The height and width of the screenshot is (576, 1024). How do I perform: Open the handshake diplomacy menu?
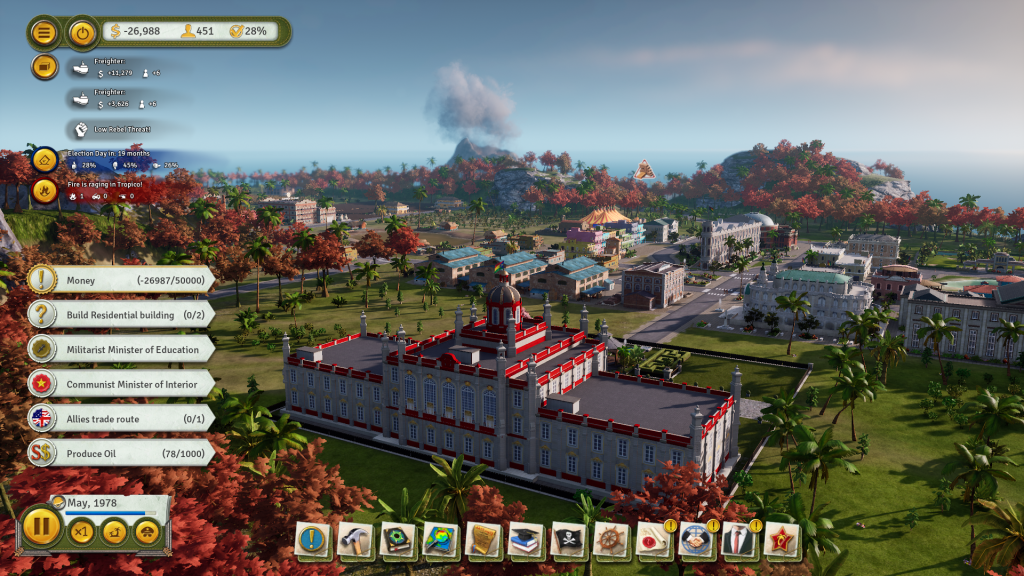click(x=696, y=541)
